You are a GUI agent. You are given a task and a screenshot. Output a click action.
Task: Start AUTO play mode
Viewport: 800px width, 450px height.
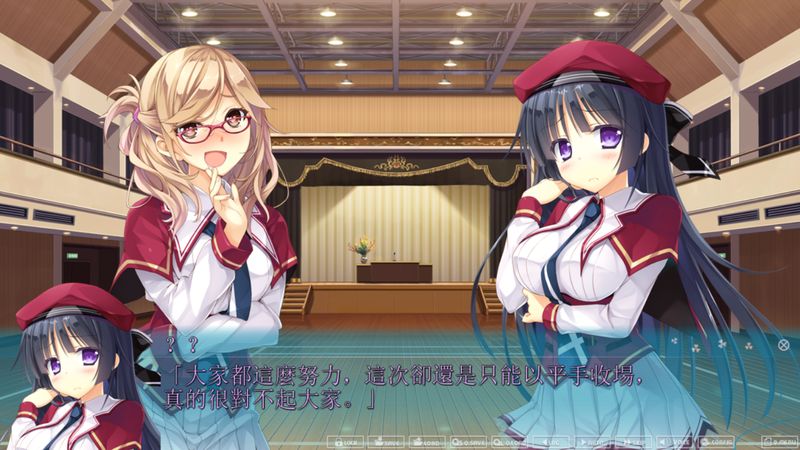[x=593, y=441]
